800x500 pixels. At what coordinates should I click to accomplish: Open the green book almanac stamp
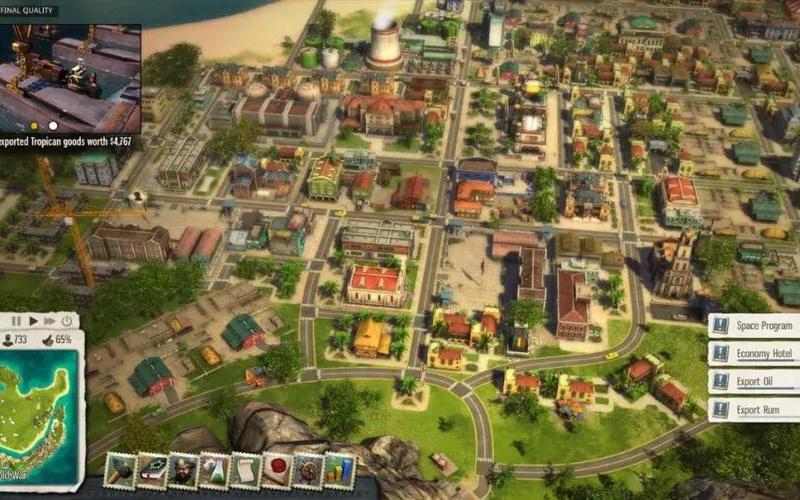coord(152,471)
